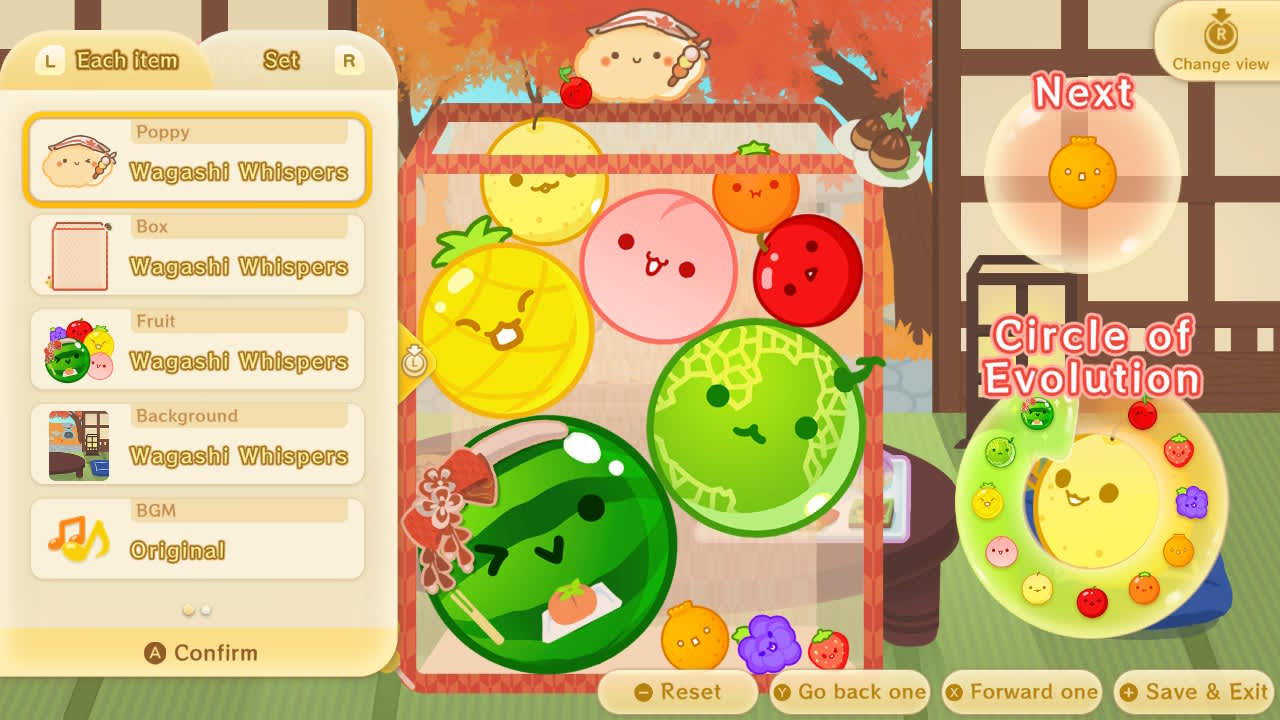Open the BGM music note icon

pos(78,537)
